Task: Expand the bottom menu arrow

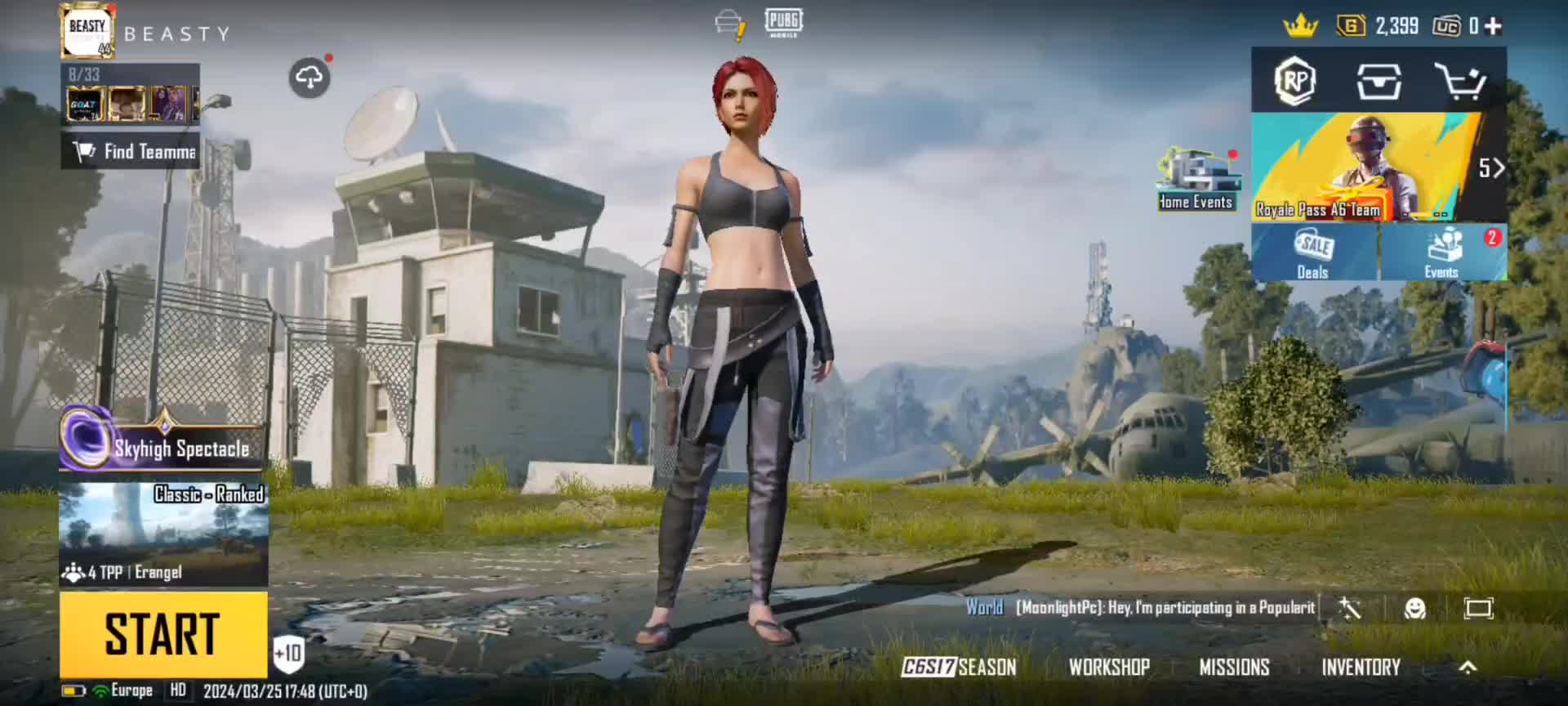Action: [1468, 668]
